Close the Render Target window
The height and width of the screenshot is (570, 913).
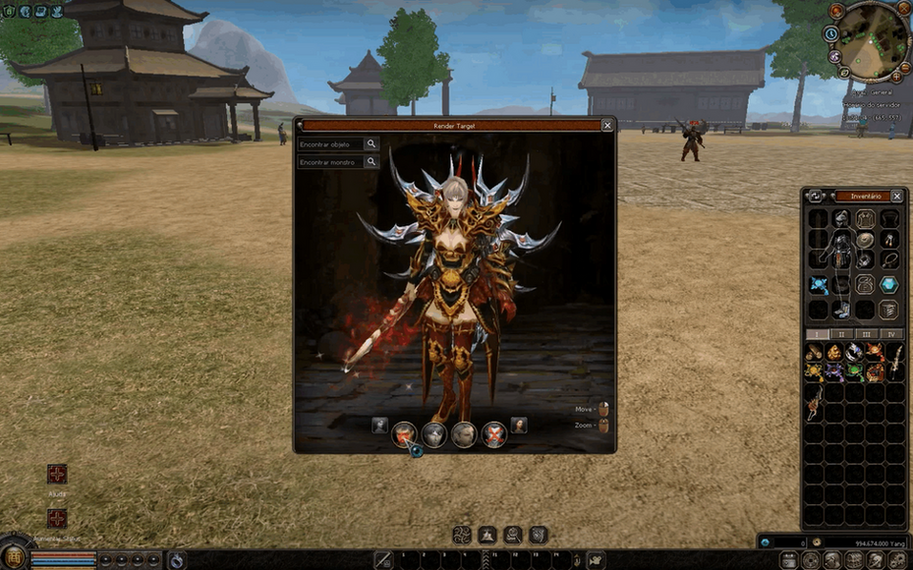(x=606, y=126)
